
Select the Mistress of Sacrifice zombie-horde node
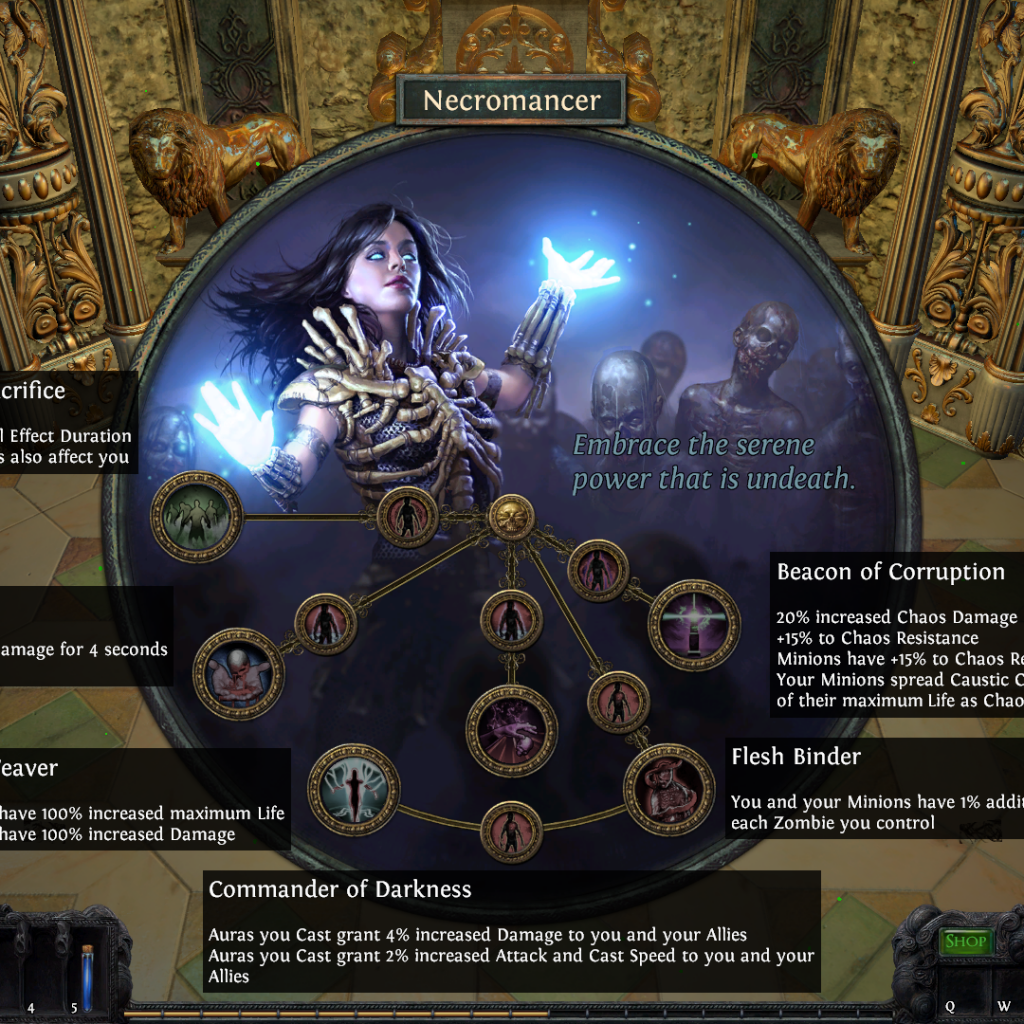(x=196, y=516)
